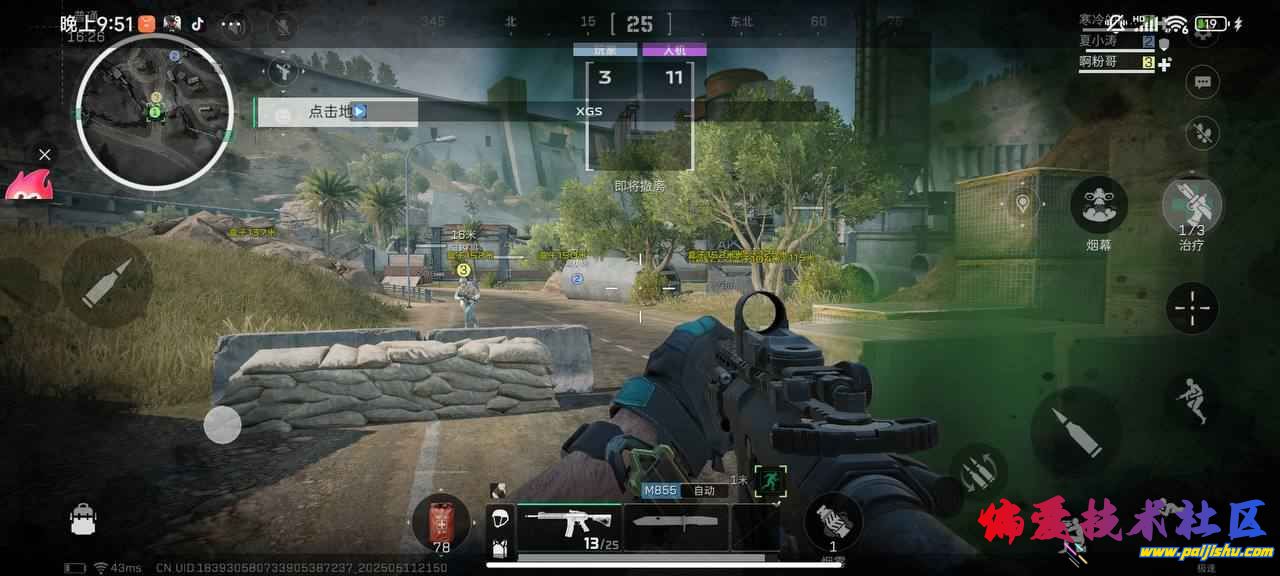
Task: Tap the left-side bullet fire button
Action: 107,282
